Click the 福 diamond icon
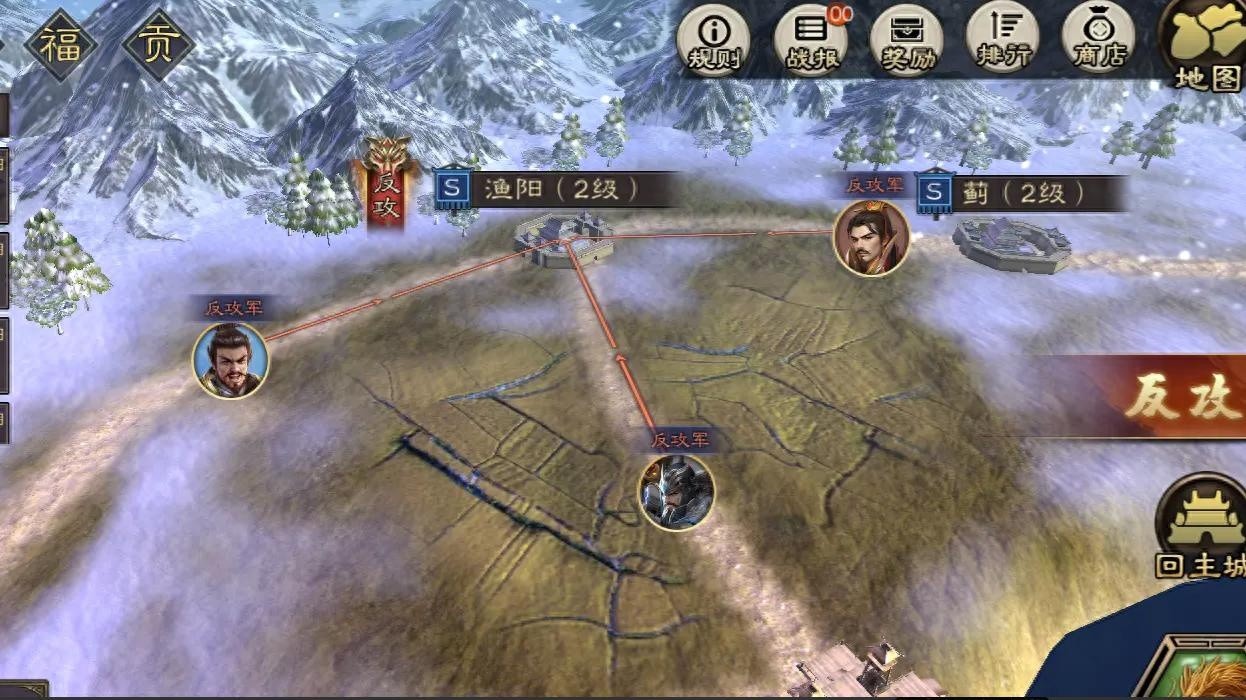Screen dimensions: 1246x700 (61, 45)
